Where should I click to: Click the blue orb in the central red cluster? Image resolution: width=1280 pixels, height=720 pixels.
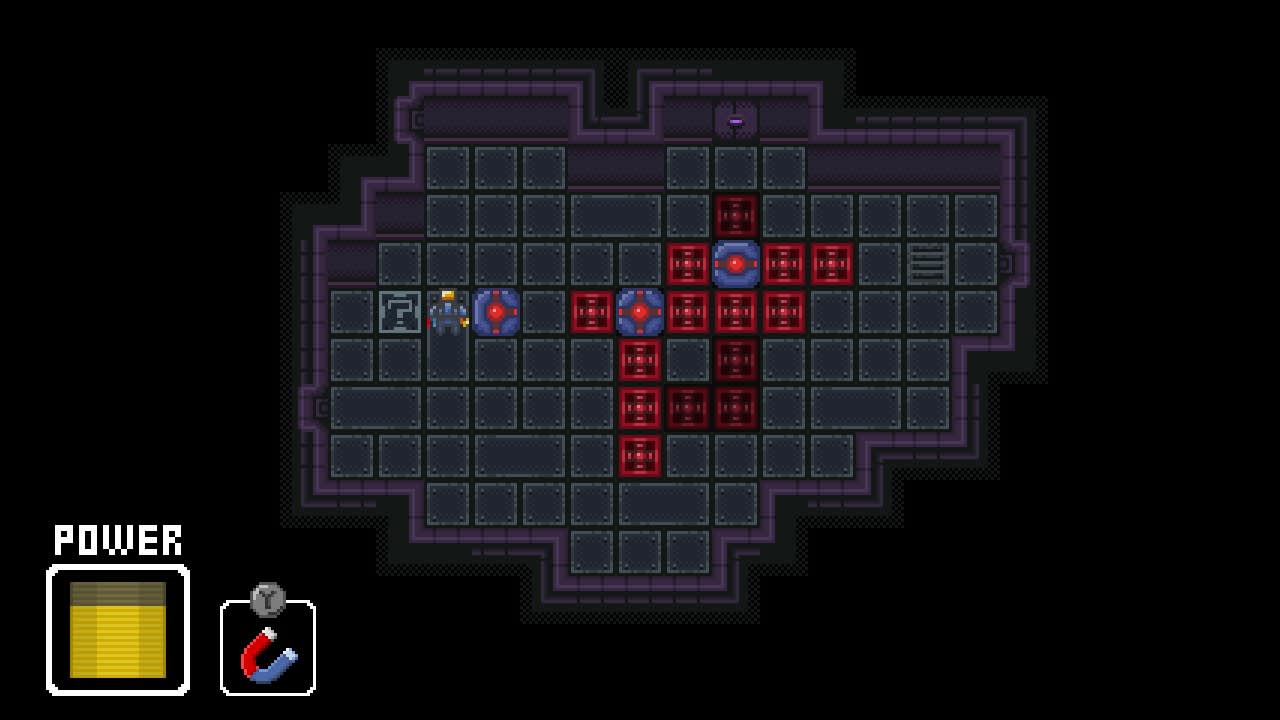point(640,311)
